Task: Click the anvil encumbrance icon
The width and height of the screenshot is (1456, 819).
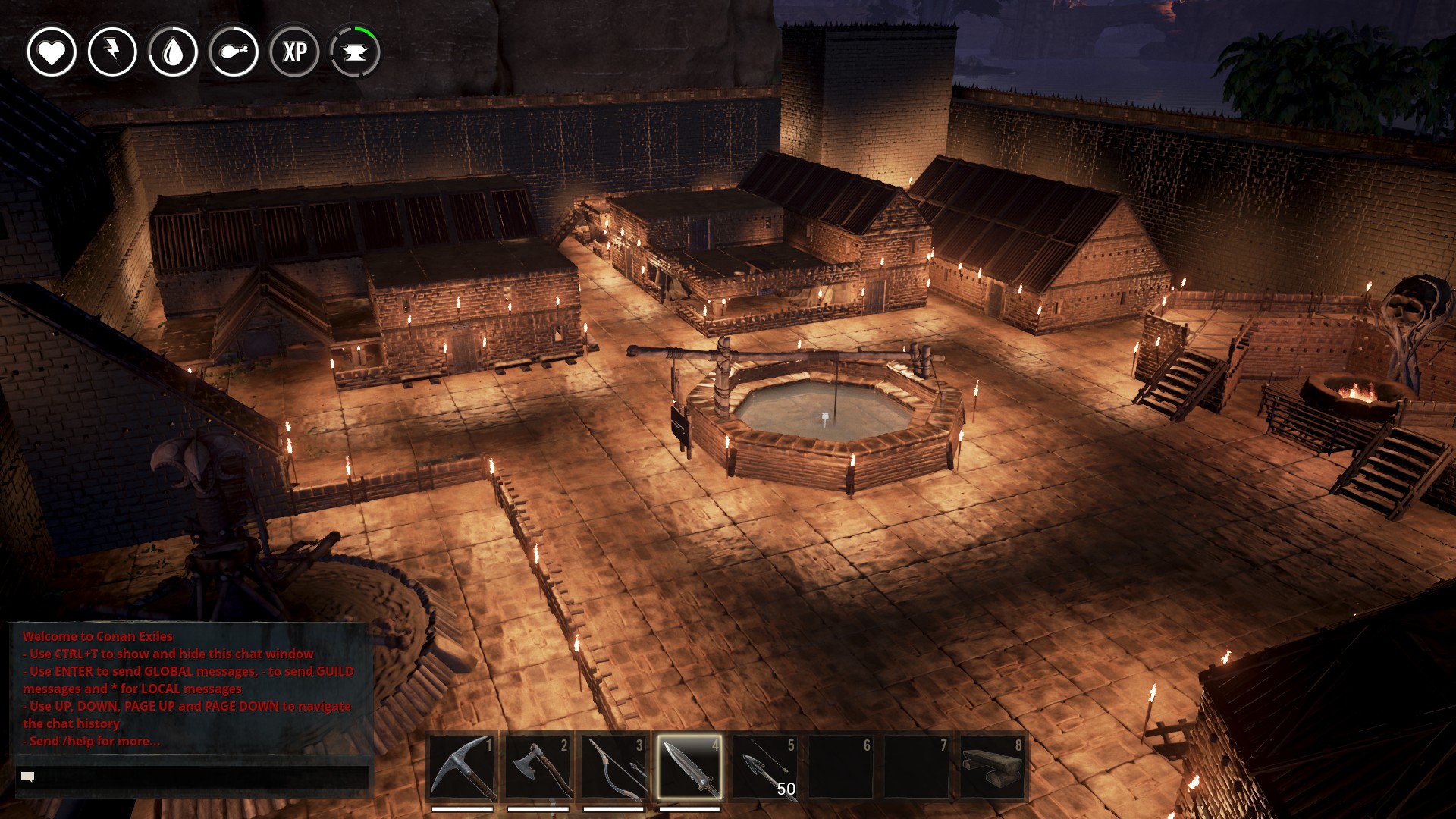Action: coord(355,52)
